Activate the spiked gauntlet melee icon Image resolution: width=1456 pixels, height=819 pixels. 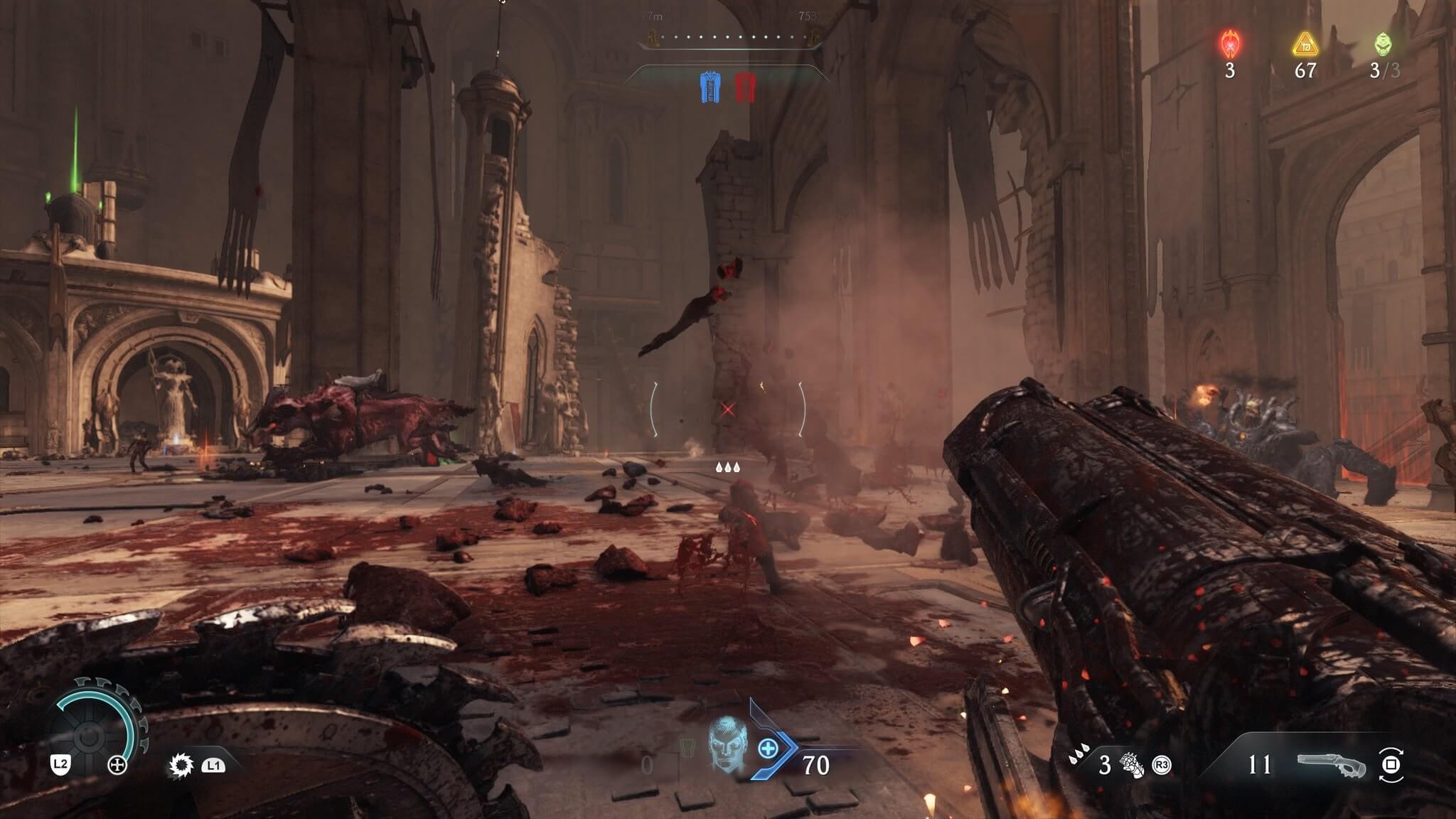coord(1132,765)
